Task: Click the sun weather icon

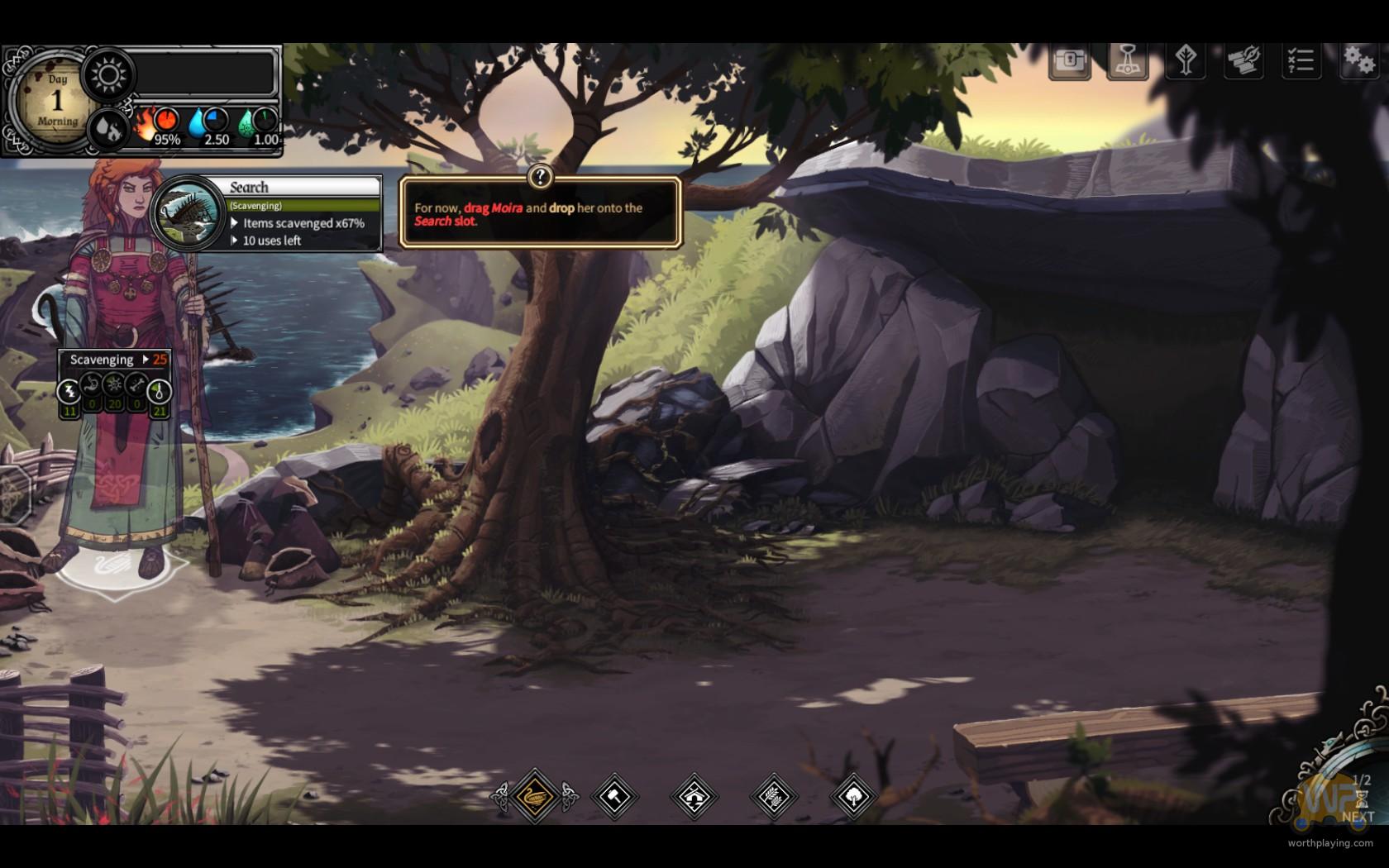Action: (x=108, y=75)
